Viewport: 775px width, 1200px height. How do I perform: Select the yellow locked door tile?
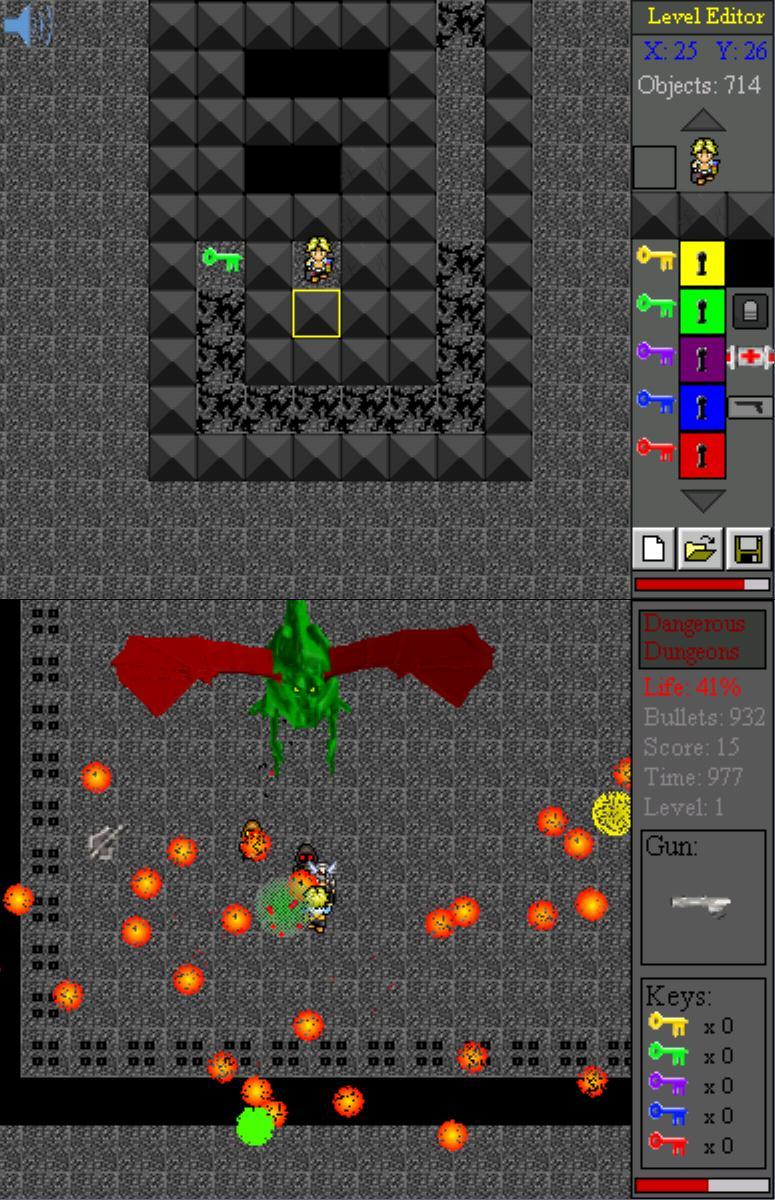pyautogui.click(x=702, y=264)
